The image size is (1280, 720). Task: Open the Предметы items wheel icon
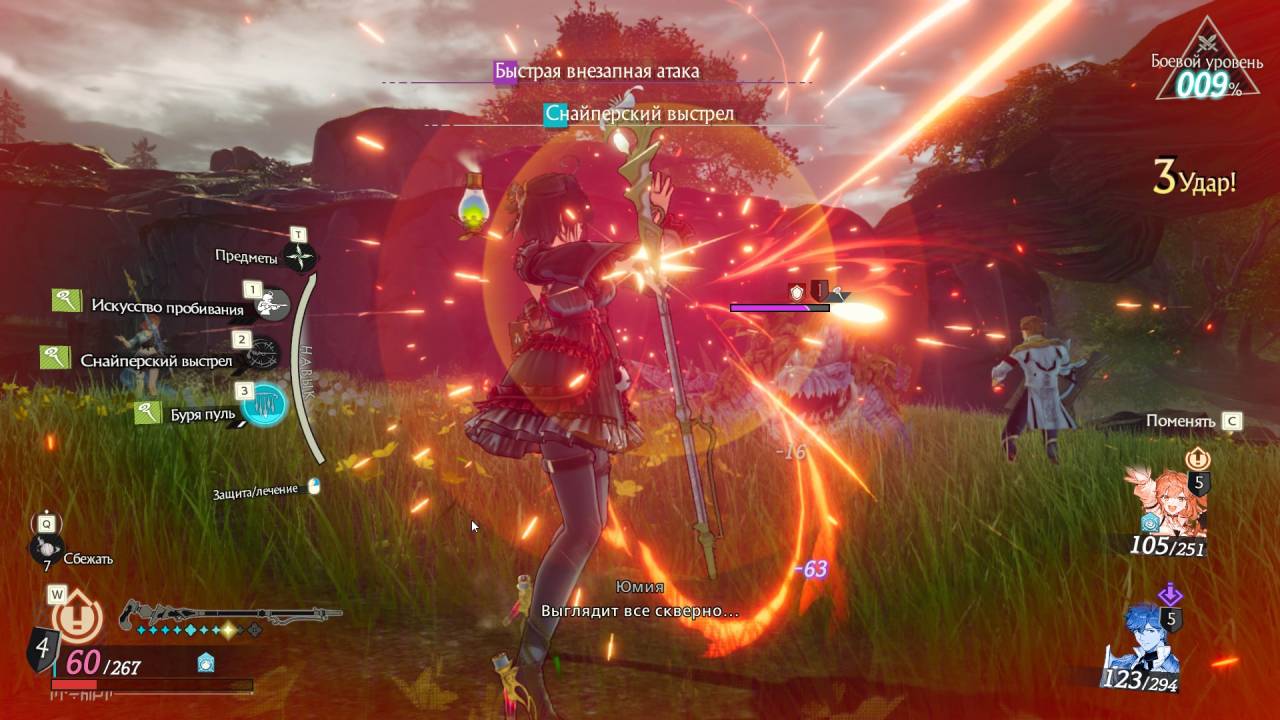coord(300,258)
